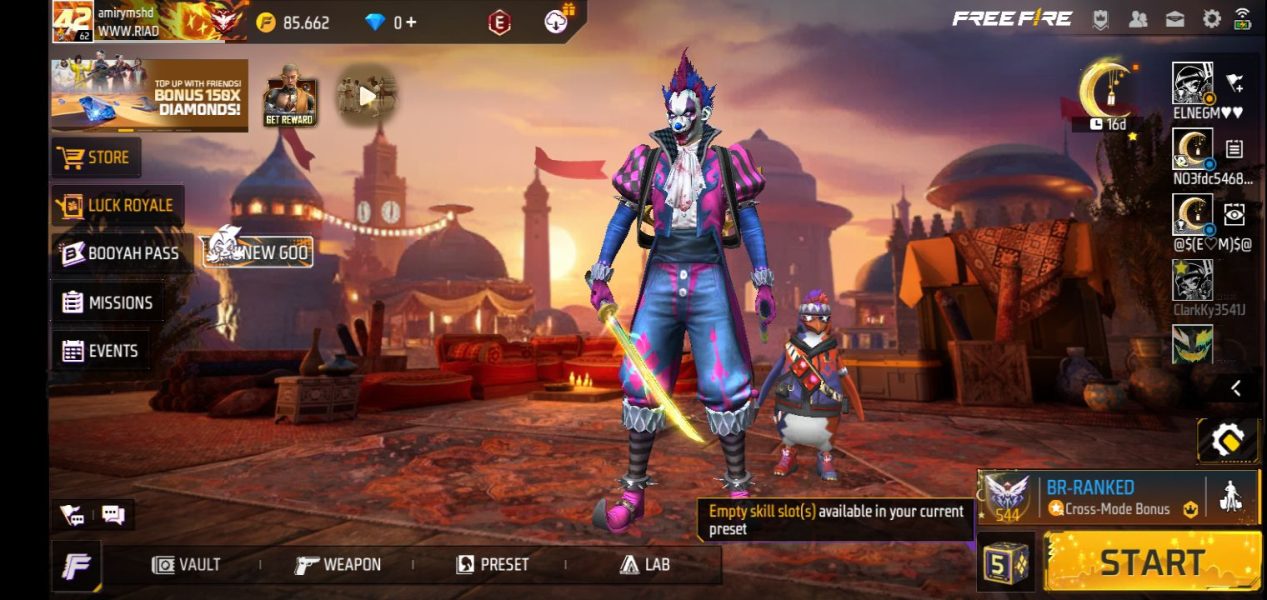Viewport: 1267px width, 600px height.
Task: Go to the Weapon tab
Action: point(338,565)
